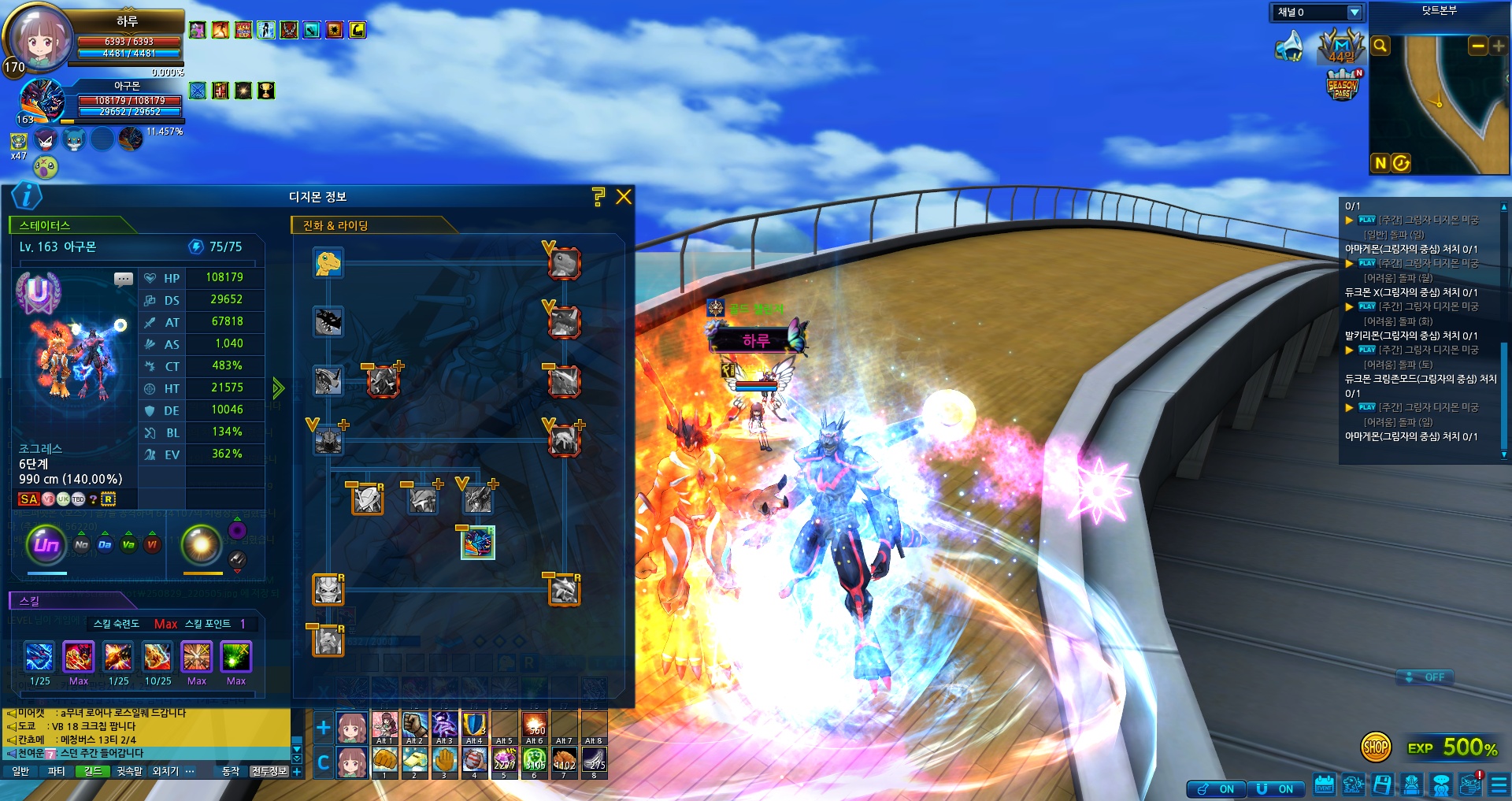Zoom out the minimap with the minus button
1512x801 pixels.
(x=1477, y=46)
